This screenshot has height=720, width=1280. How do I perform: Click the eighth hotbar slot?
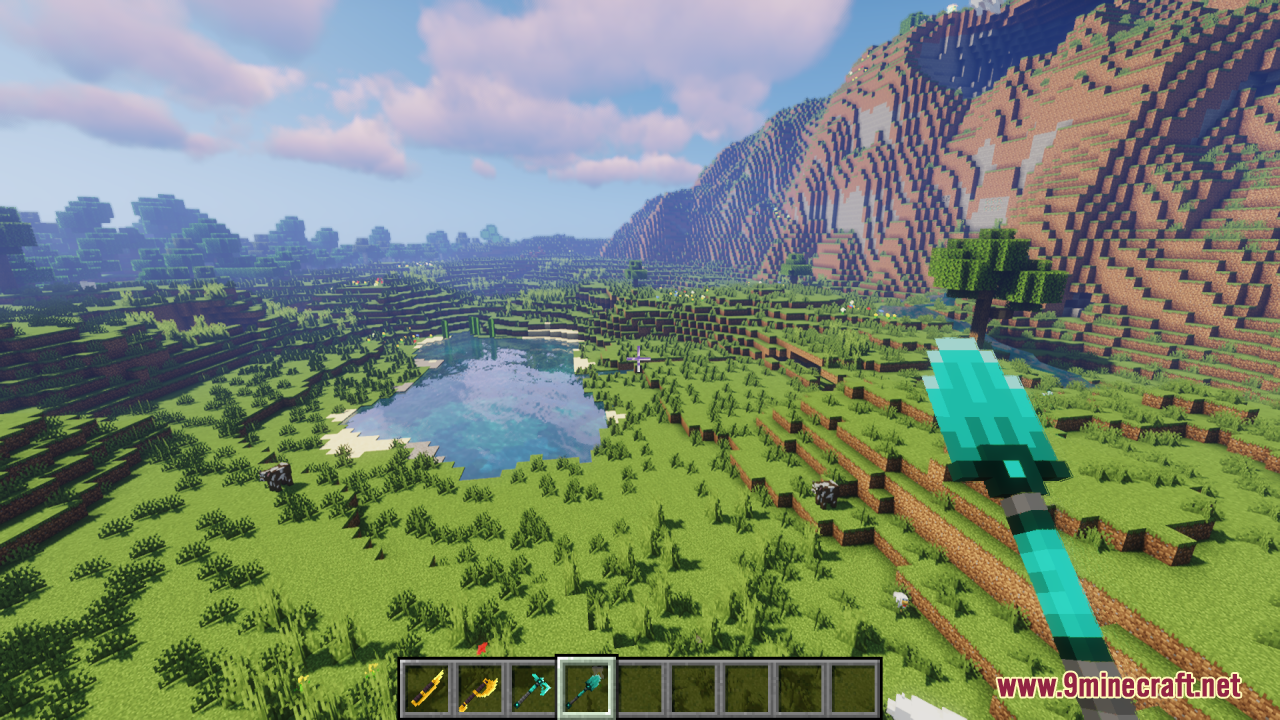click(800, 686)
